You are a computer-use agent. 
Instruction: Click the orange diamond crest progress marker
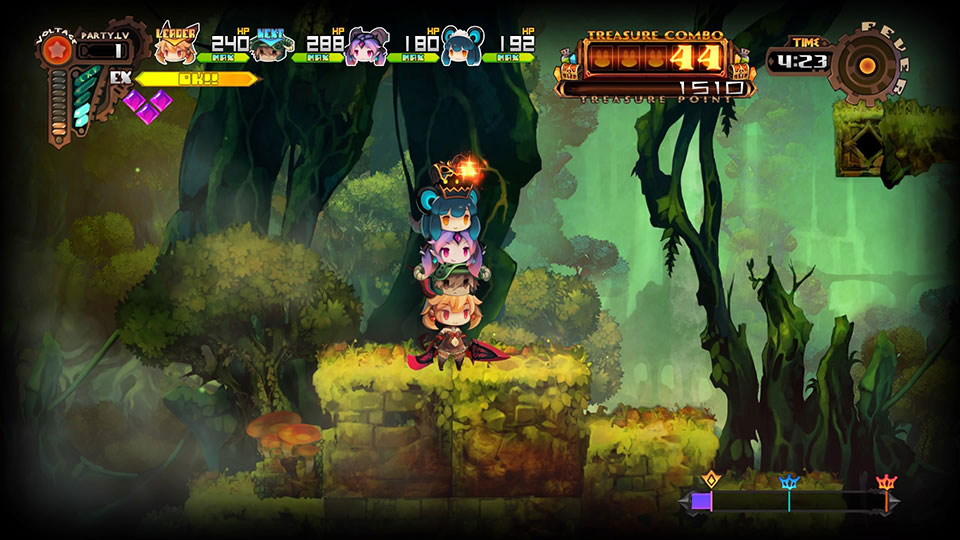click(x=711, y=479)
